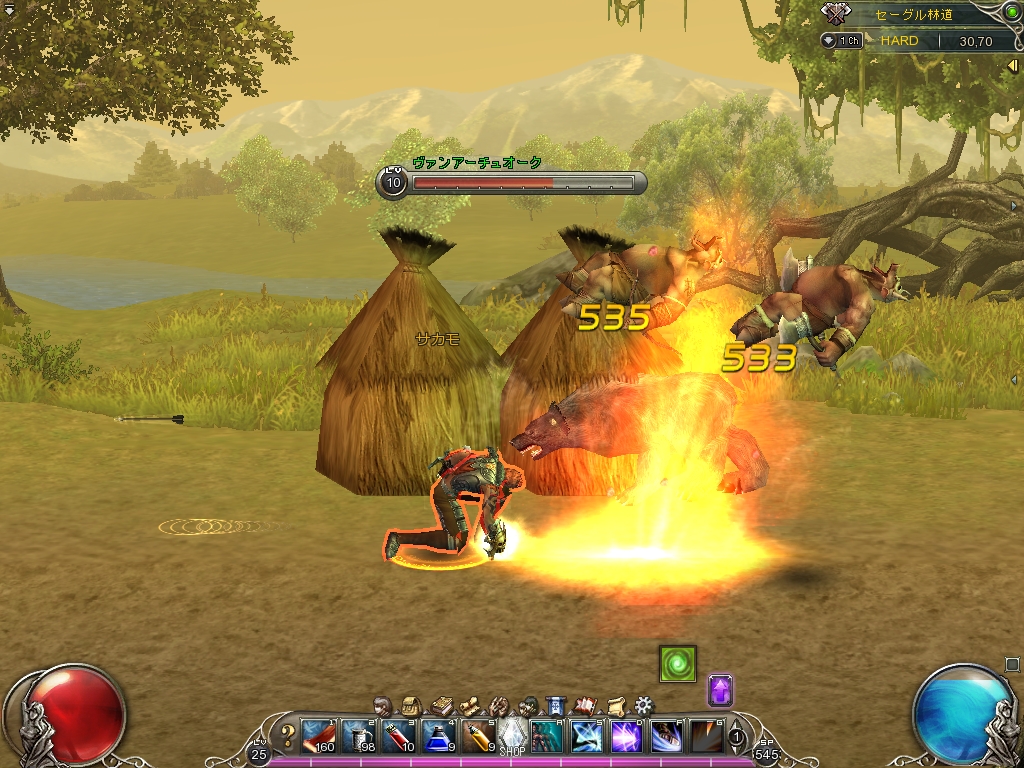Open the backpack inventory icon
1024x768 pixels.
click(x=410, y=705)
